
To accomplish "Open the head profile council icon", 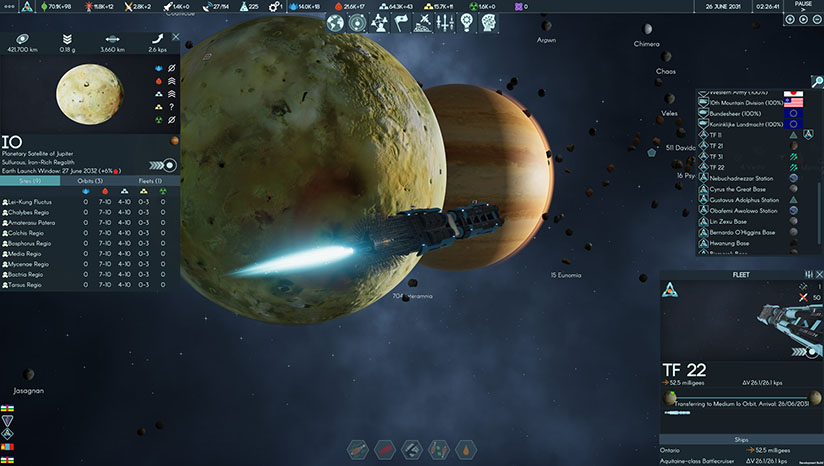I will point(486,22).
